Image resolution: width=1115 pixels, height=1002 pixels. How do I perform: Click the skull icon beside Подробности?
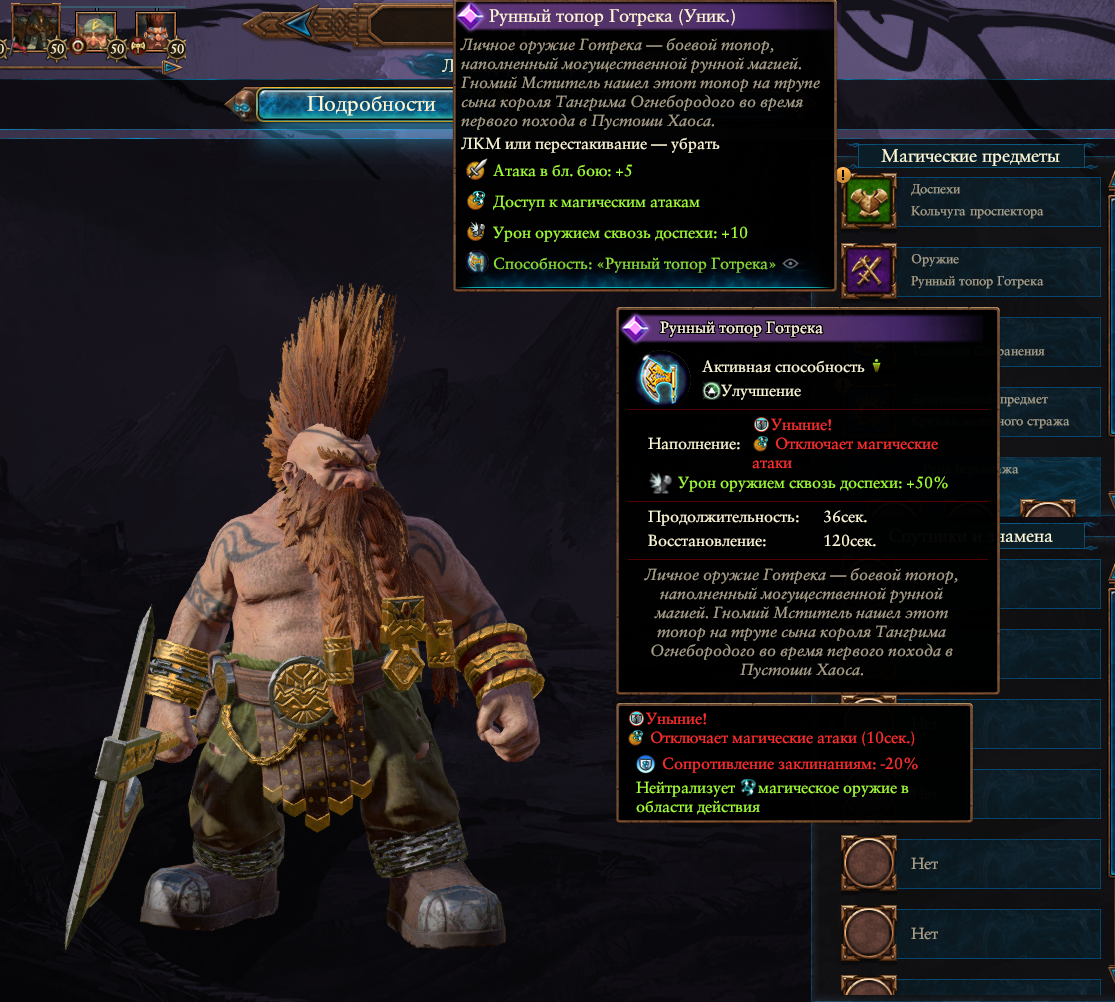click(241, 105)
